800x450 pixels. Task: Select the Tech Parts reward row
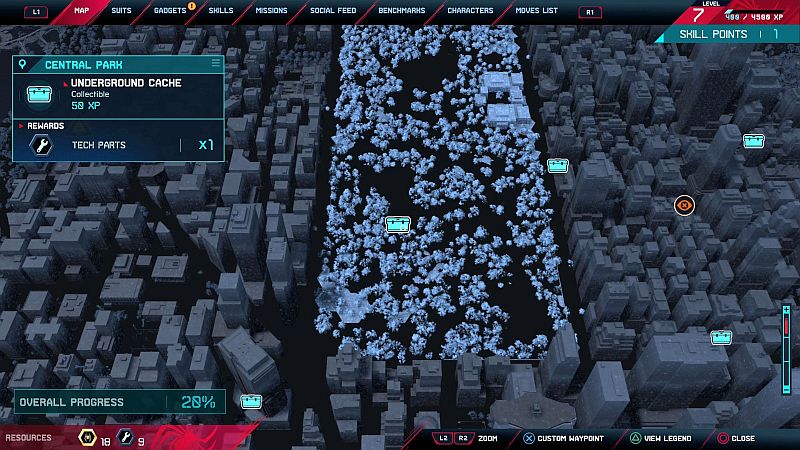(118, 145)
